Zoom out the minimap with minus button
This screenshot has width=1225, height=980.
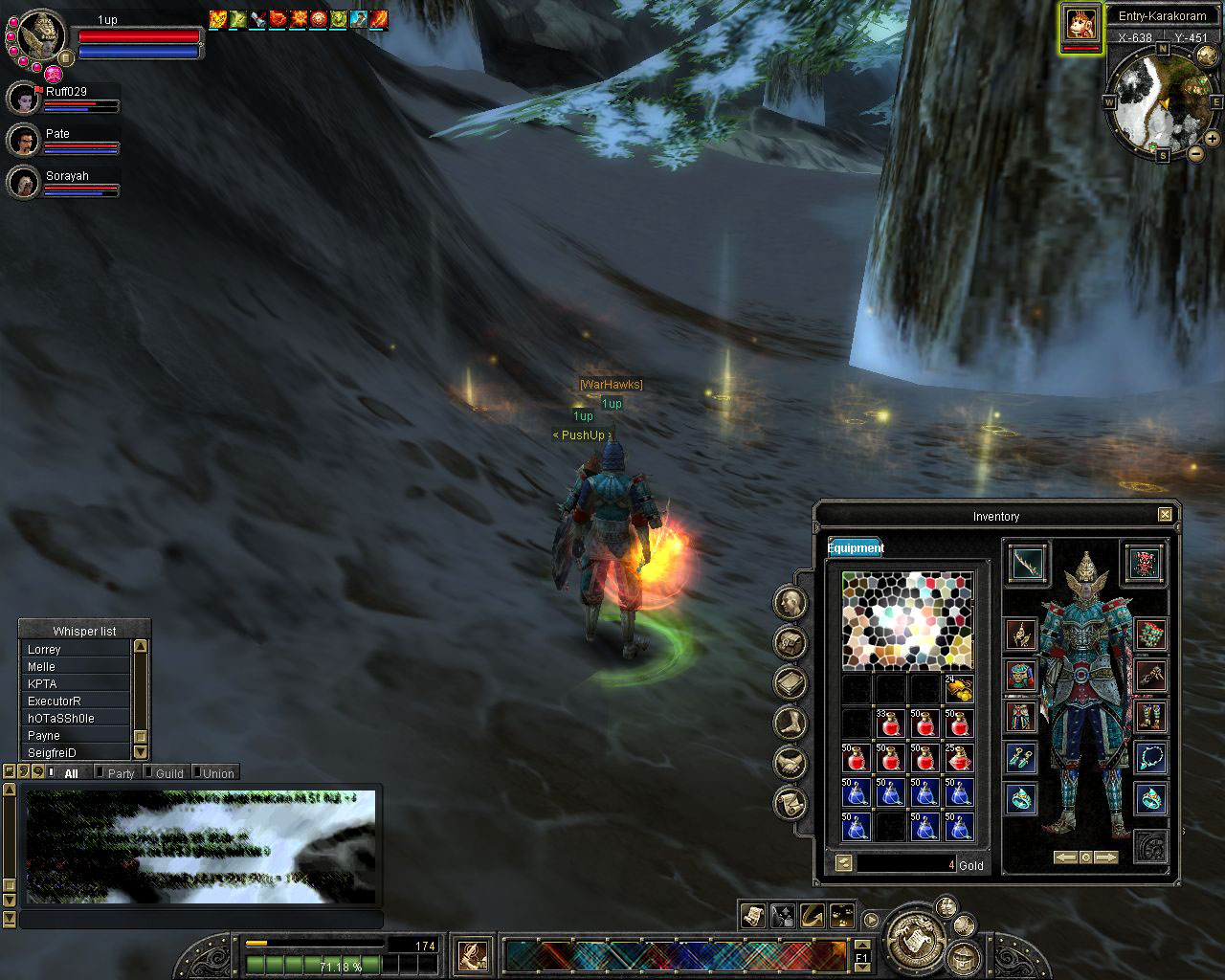[x=1196, y=153]
